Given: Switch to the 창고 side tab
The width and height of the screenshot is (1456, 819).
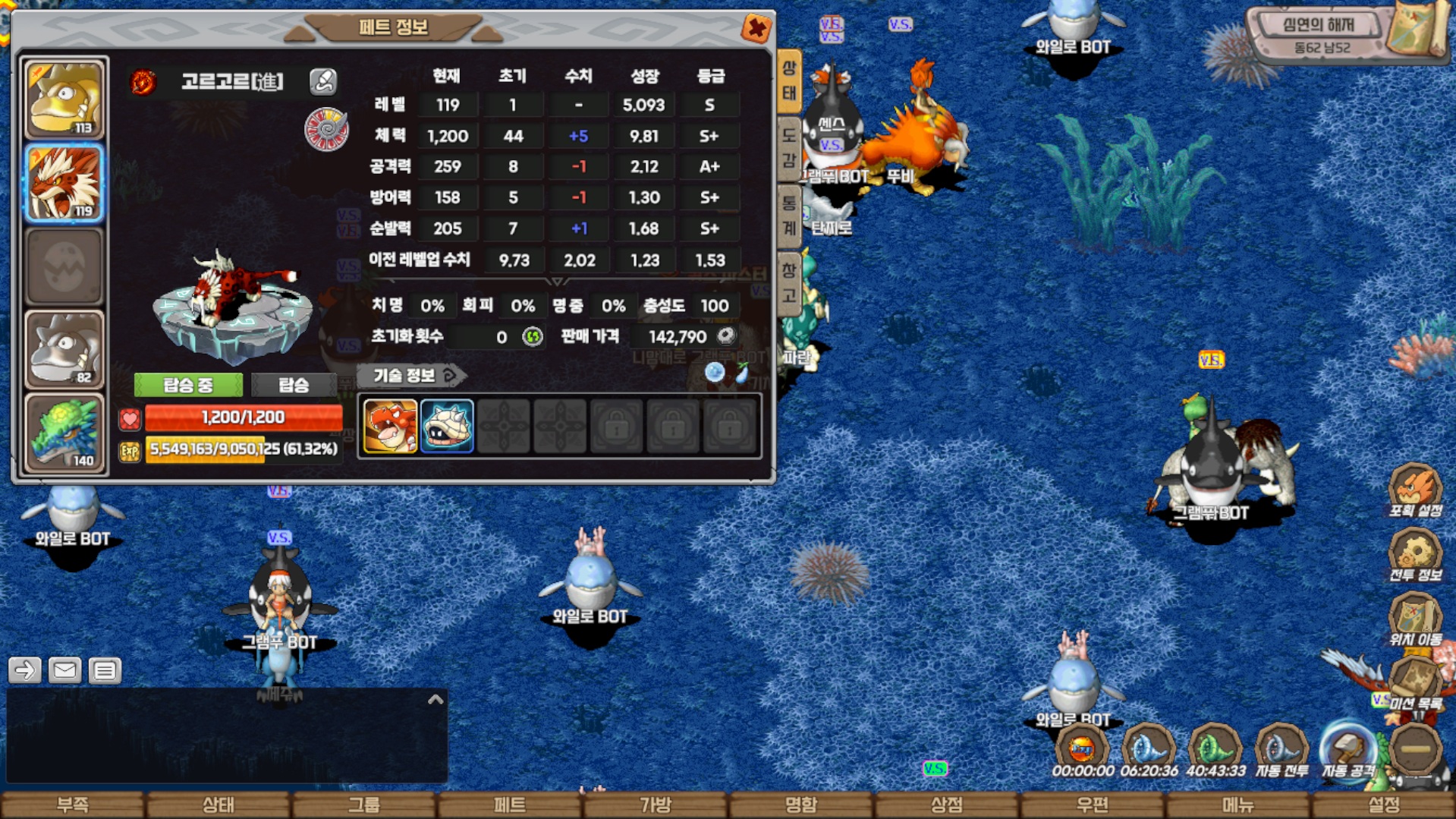Looking at the screenshot, I should tap(789, 282).
